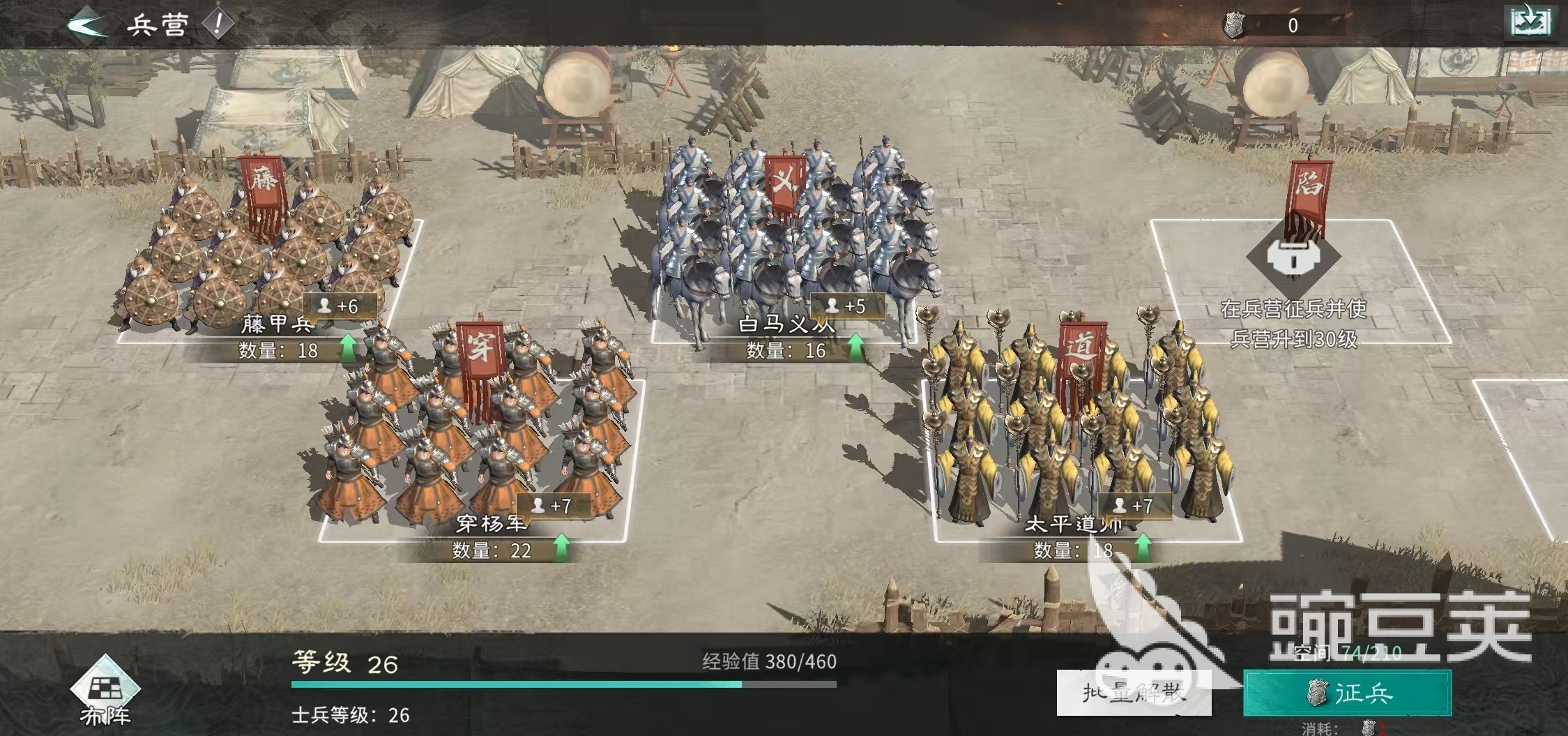Open the barracks info exclamation icon
1568x736 pixels.
(218, 24)
